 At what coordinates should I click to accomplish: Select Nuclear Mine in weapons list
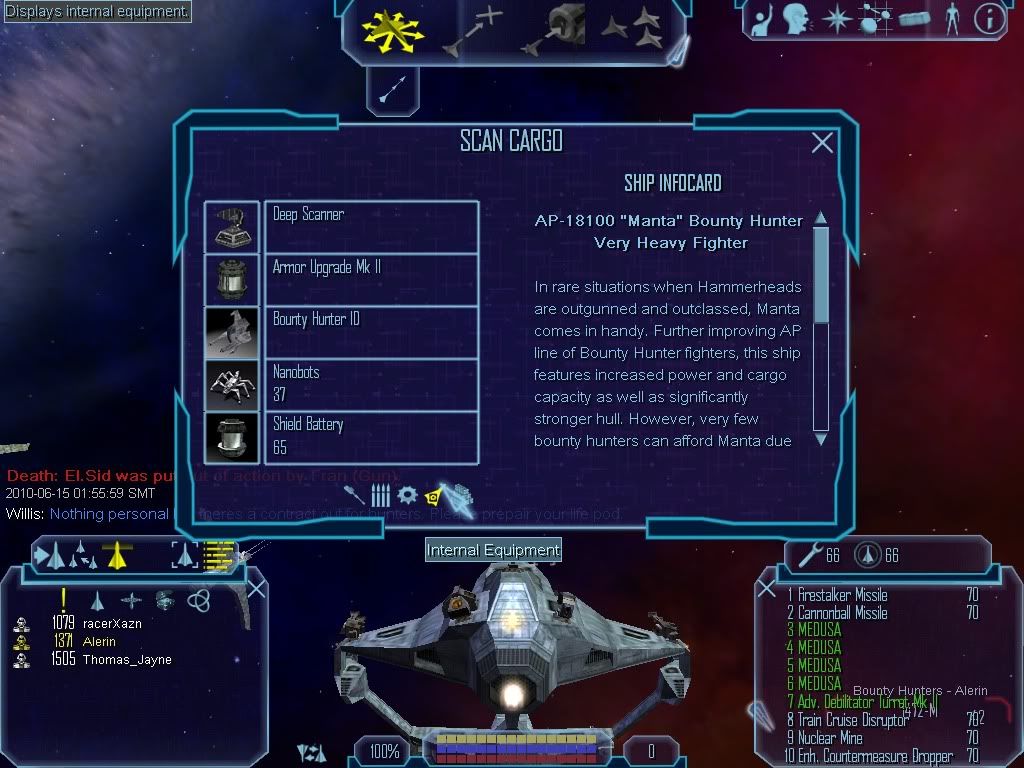[x=830, y=739]
